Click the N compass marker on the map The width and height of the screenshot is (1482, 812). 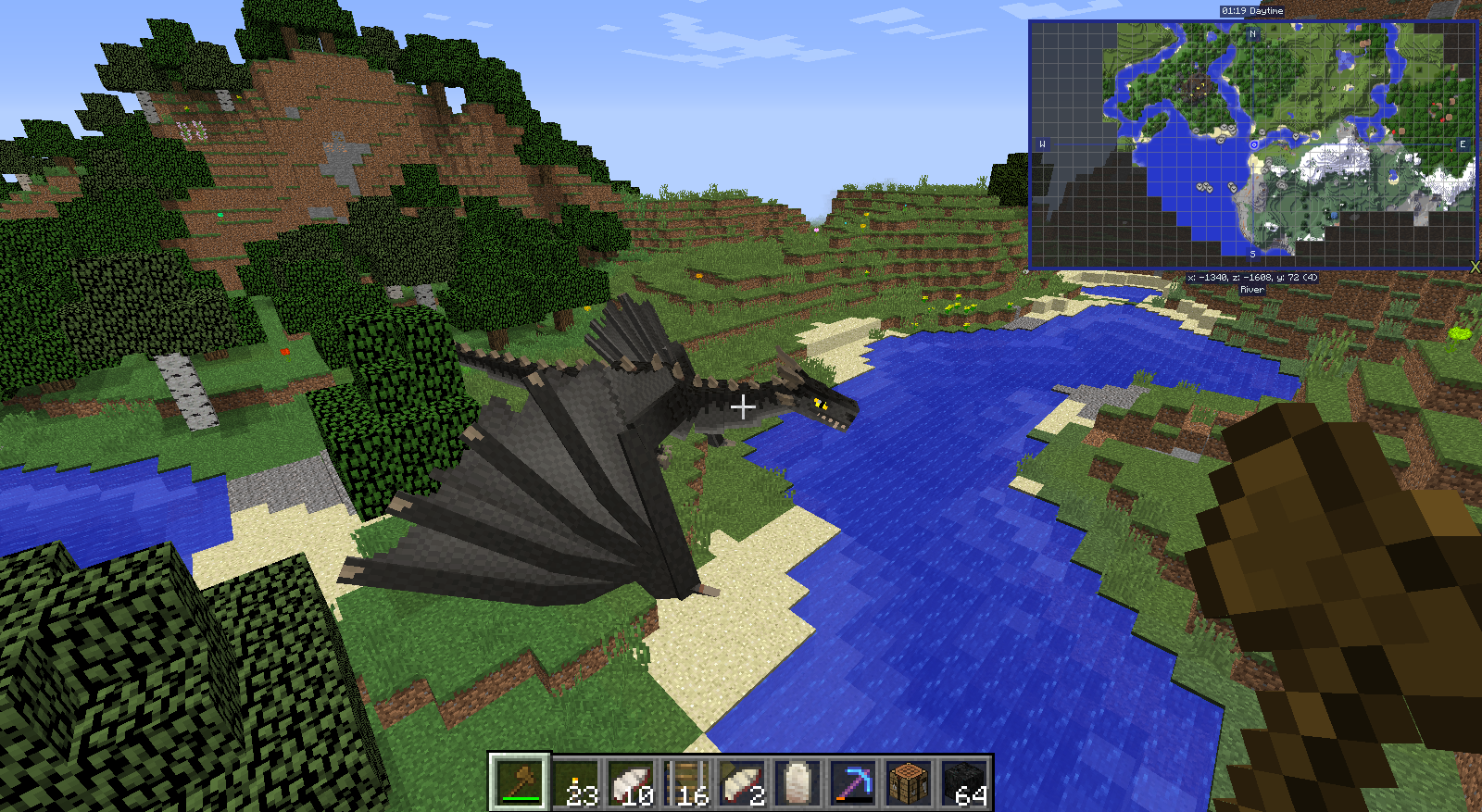coord(1252,34)
